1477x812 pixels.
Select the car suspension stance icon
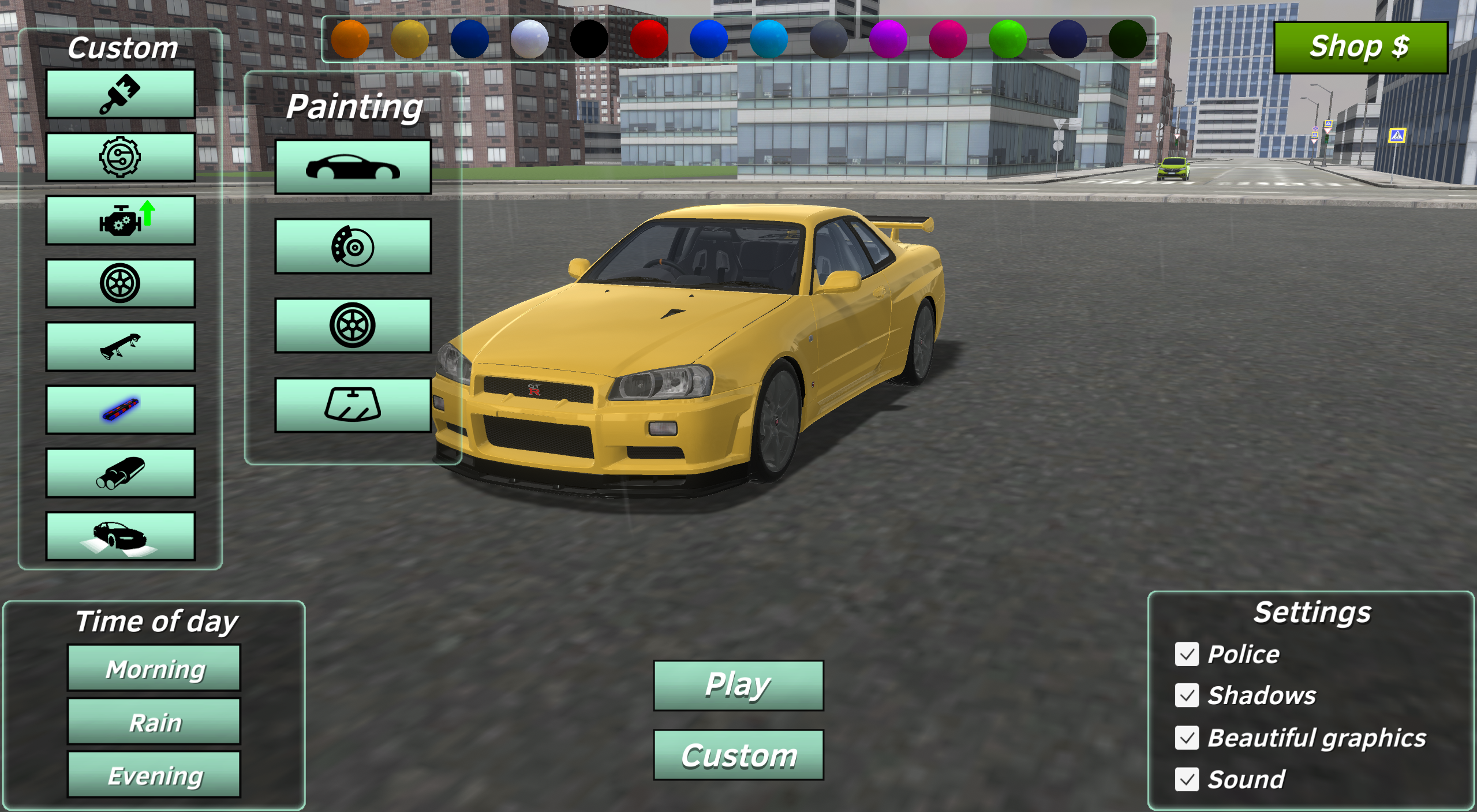(119, 534)
